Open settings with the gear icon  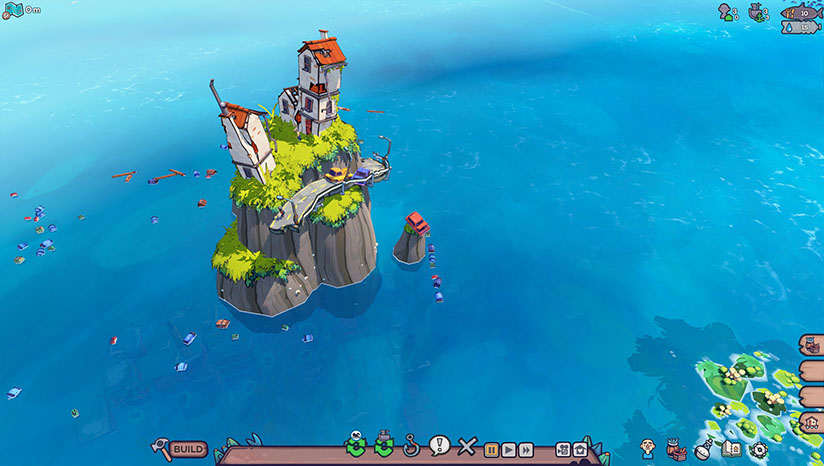(x=758, y=450)
